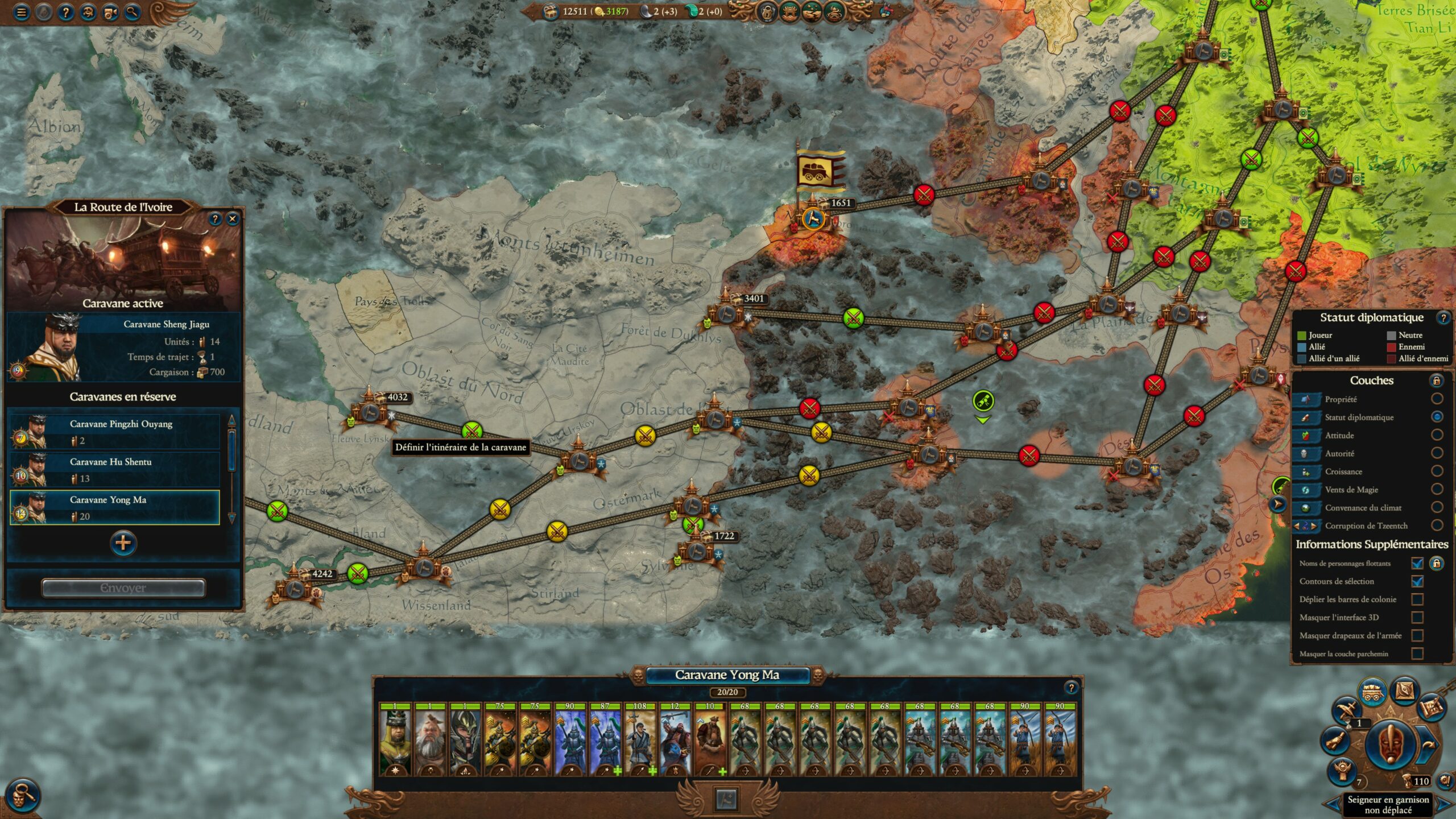Enable Corruption de Tzeentch layer
Screen dimensions: 1456x819
tap(1437, 526)
